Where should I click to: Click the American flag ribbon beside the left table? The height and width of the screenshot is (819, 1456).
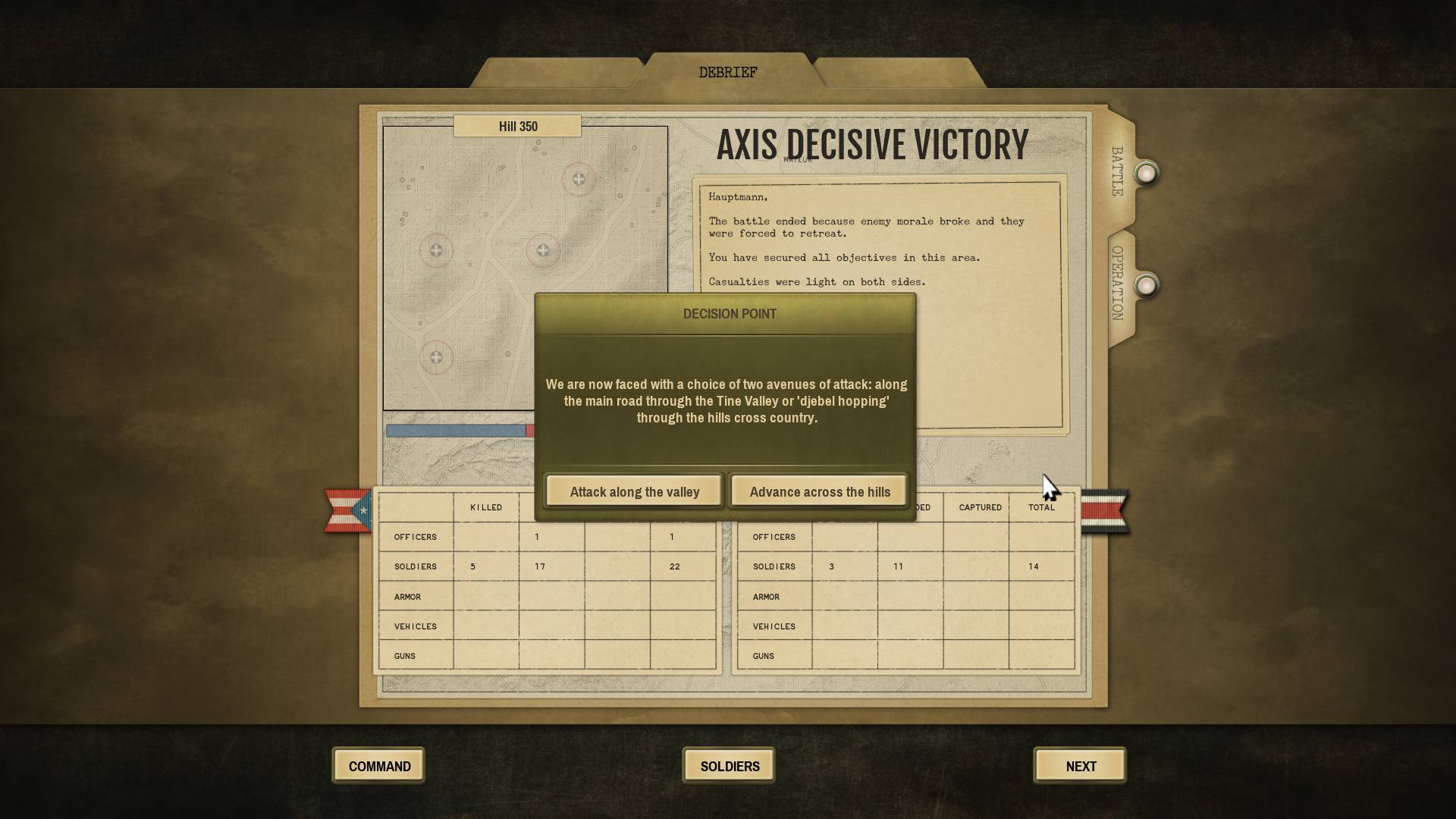tap(347, 510)
